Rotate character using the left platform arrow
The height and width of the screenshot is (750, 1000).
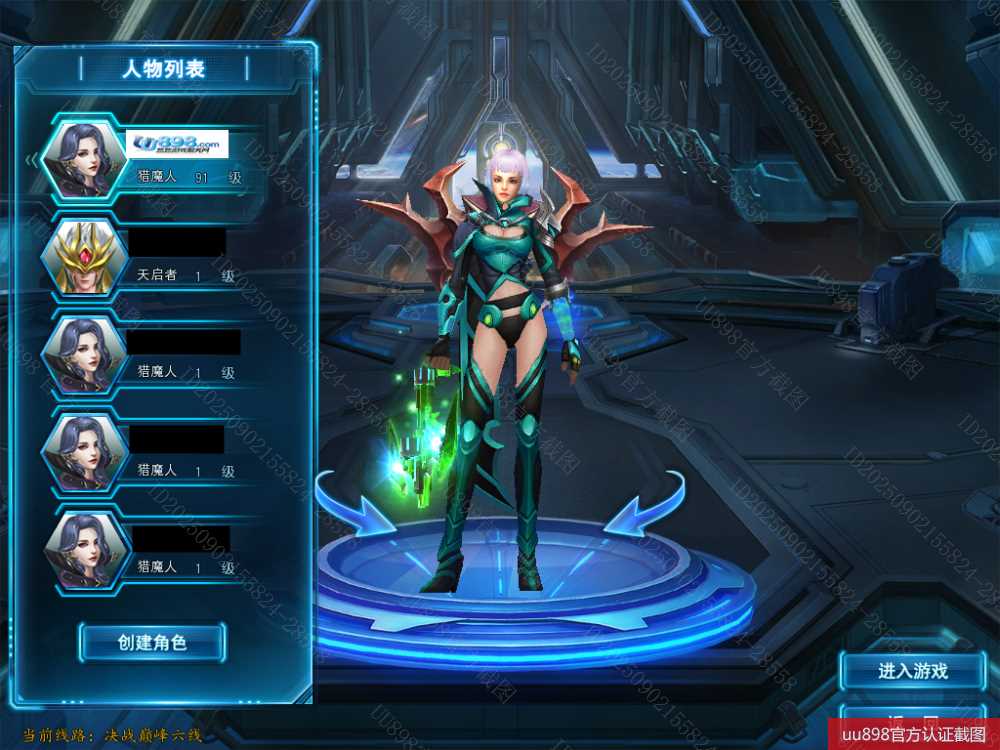354,504
